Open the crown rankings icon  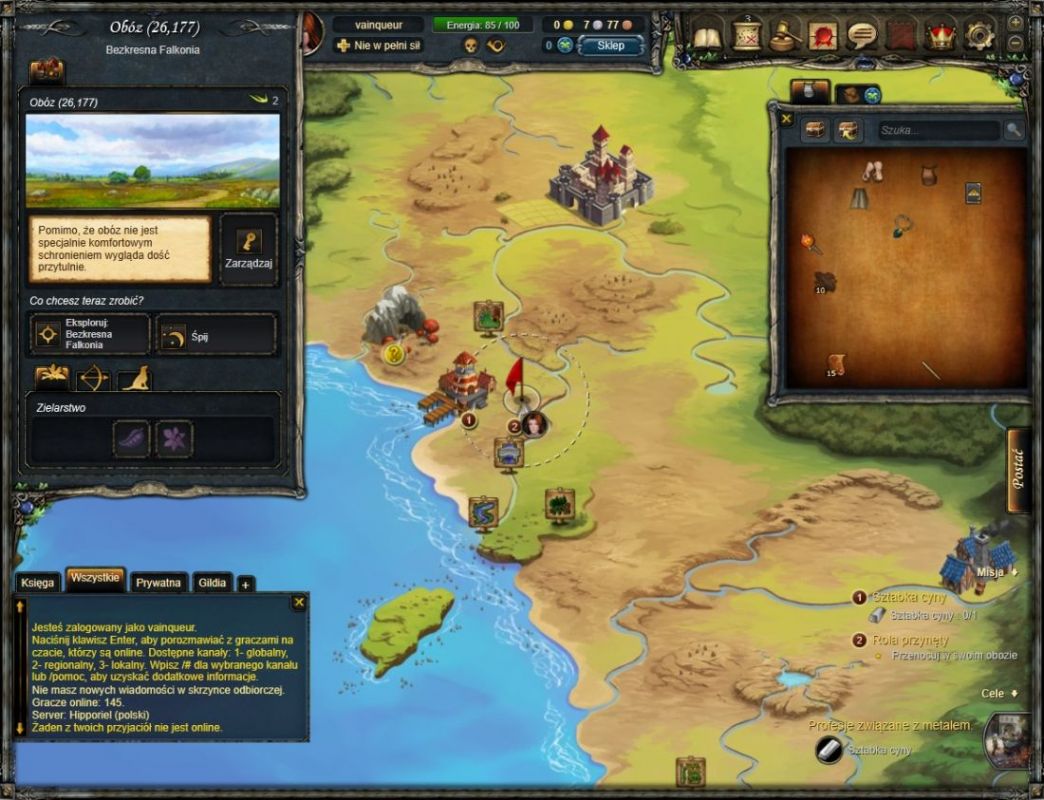click(x=940, y=36)
